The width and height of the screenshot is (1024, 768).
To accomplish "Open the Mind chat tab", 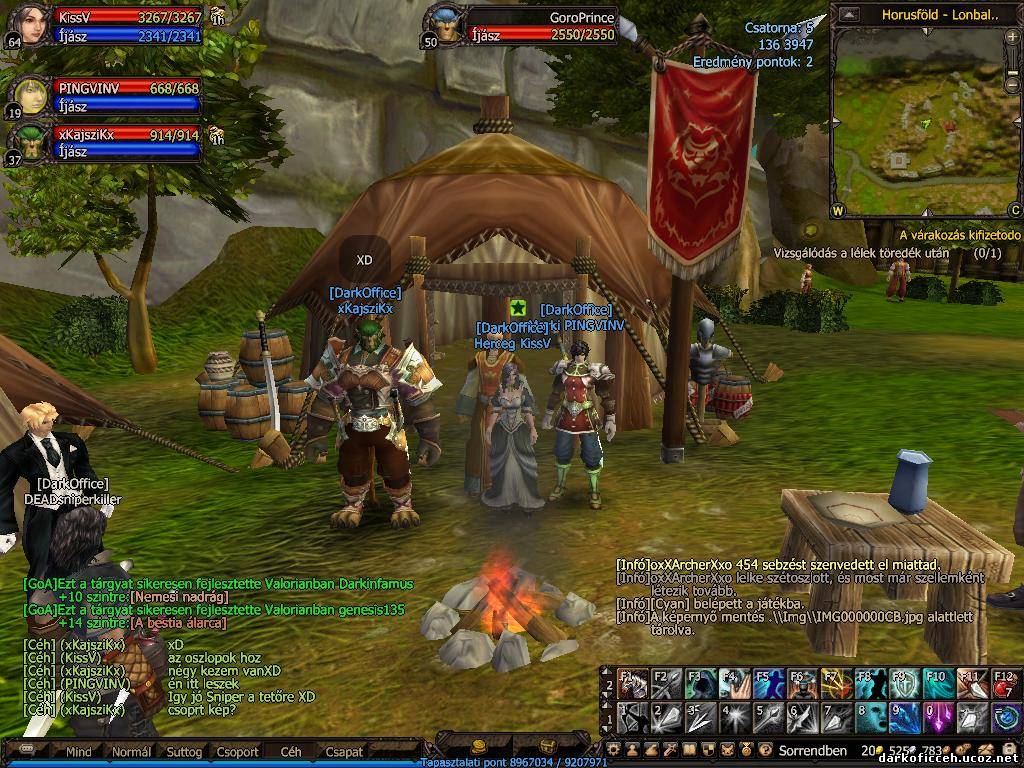I will pos(79,752).
